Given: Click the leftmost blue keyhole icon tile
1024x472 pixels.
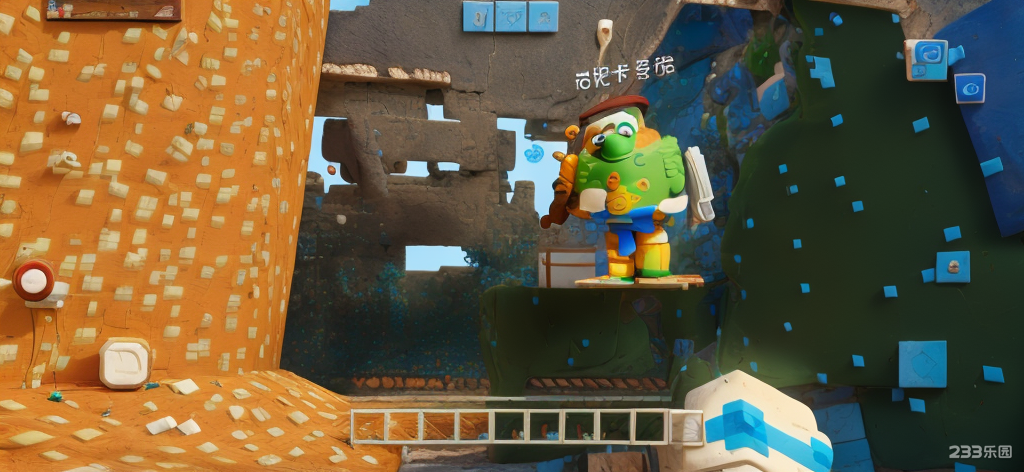Looking at the screenshot, I should [477, 16].
